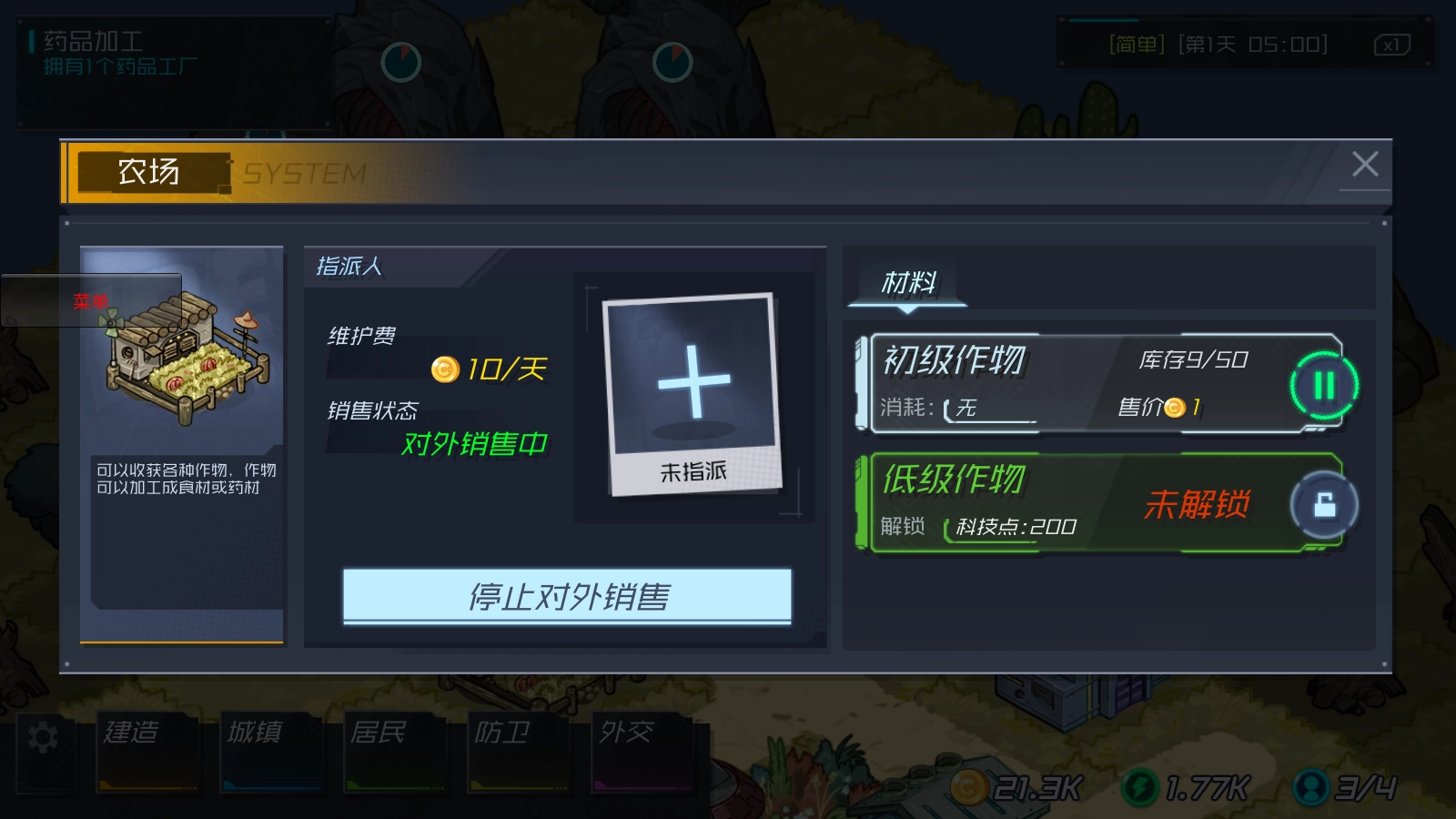Open the 城镇 town panel
This screenshot has height=819, width=1456.
pyautogui.click(x=272, y=748)
